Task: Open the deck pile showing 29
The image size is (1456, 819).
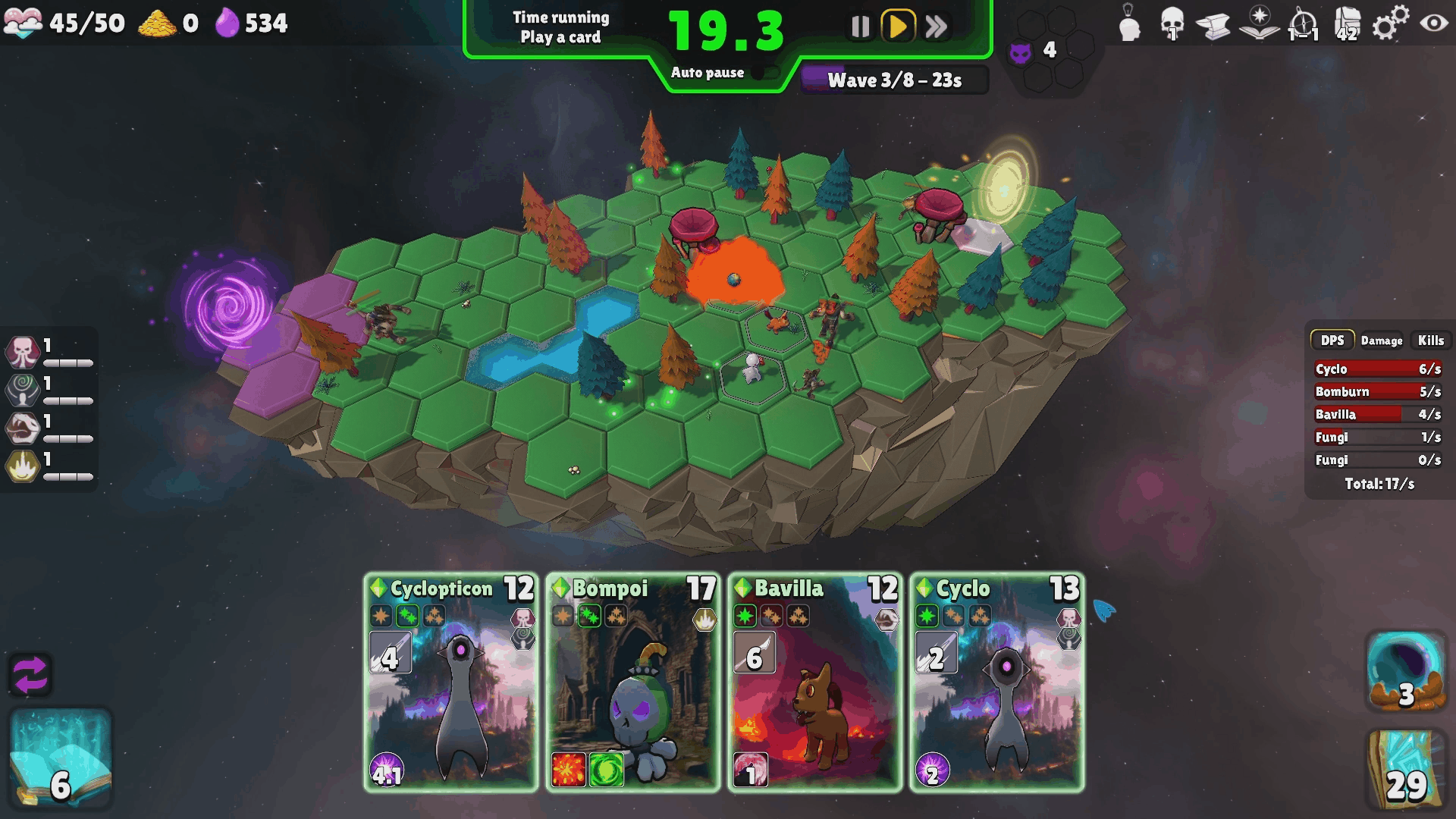Action: pos(1405,767)
